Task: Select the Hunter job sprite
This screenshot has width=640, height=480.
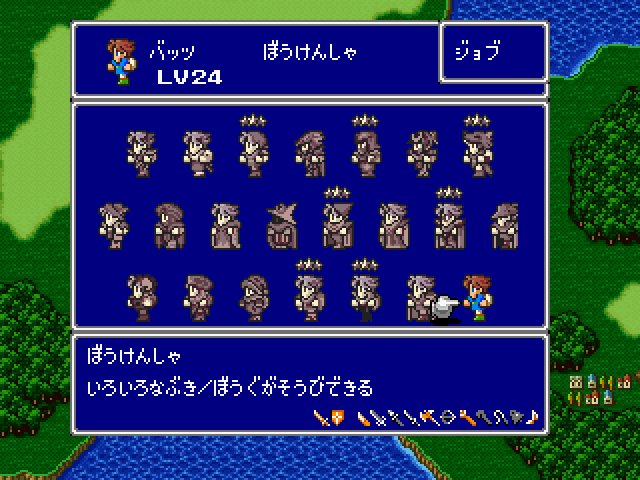Action: pos(112,225)
